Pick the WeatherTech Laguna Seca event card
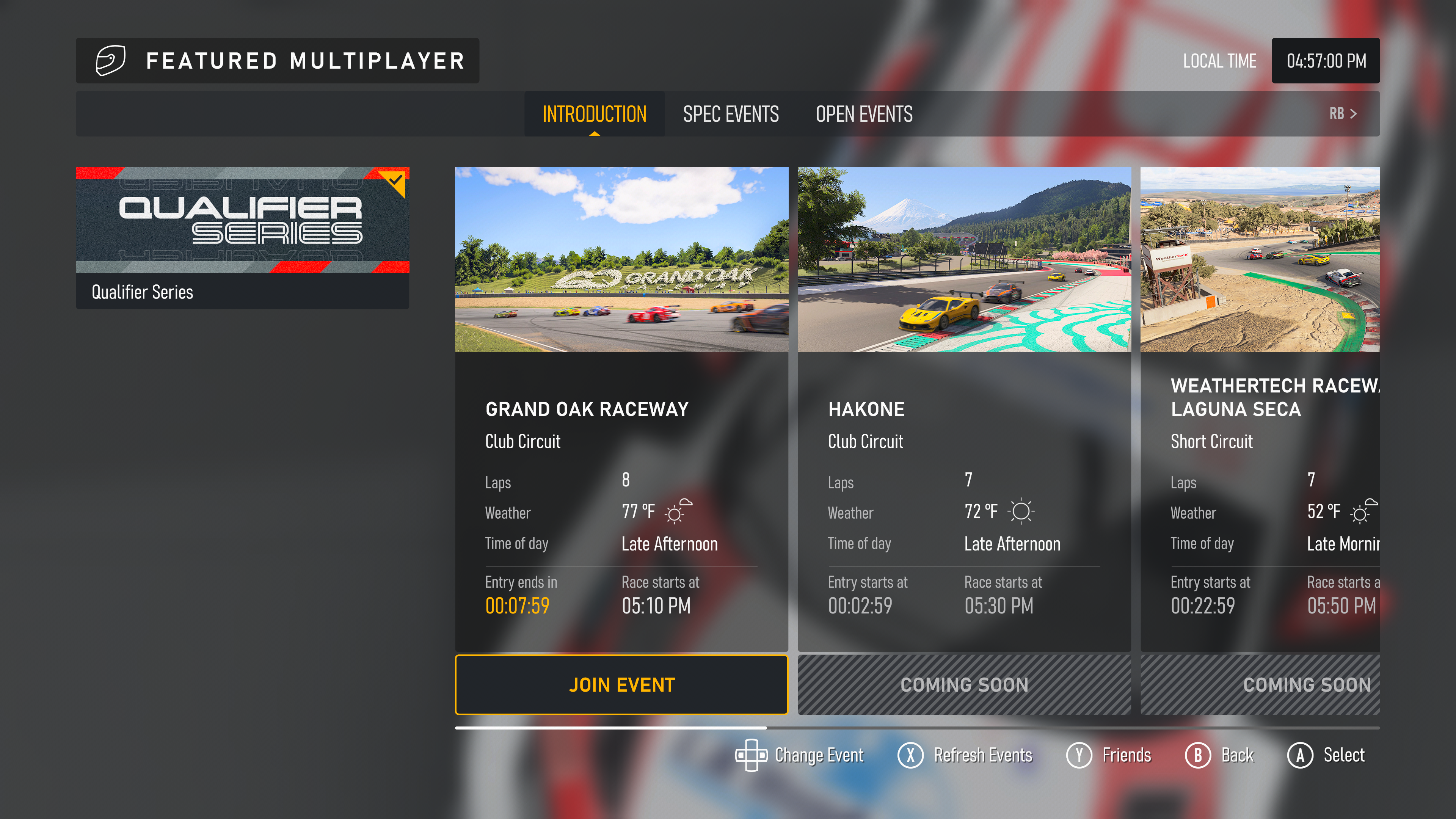The image size is (1456, 819). [1259, 407]
